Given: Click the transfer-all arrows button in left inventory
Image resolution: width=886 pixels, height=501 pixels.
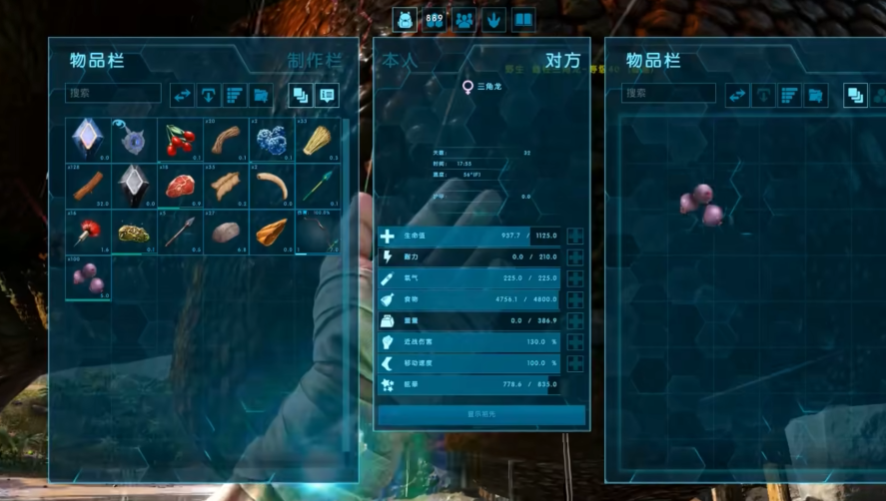Looking at the screenshot, I should [182, 95].
